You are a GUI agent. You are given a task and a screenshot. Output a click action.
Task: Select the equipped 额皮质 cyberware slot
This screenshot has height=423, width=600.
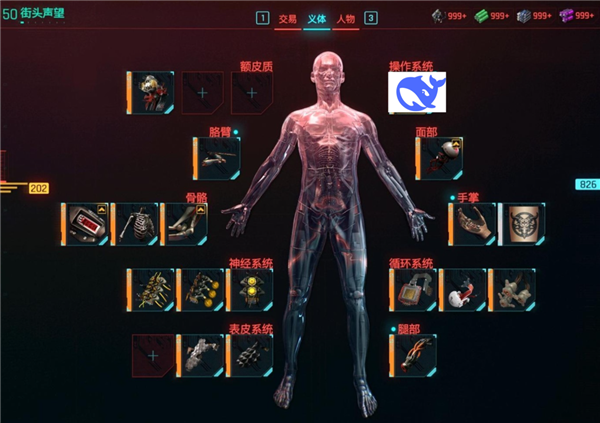pyautogui.click(x=154, y=91)
